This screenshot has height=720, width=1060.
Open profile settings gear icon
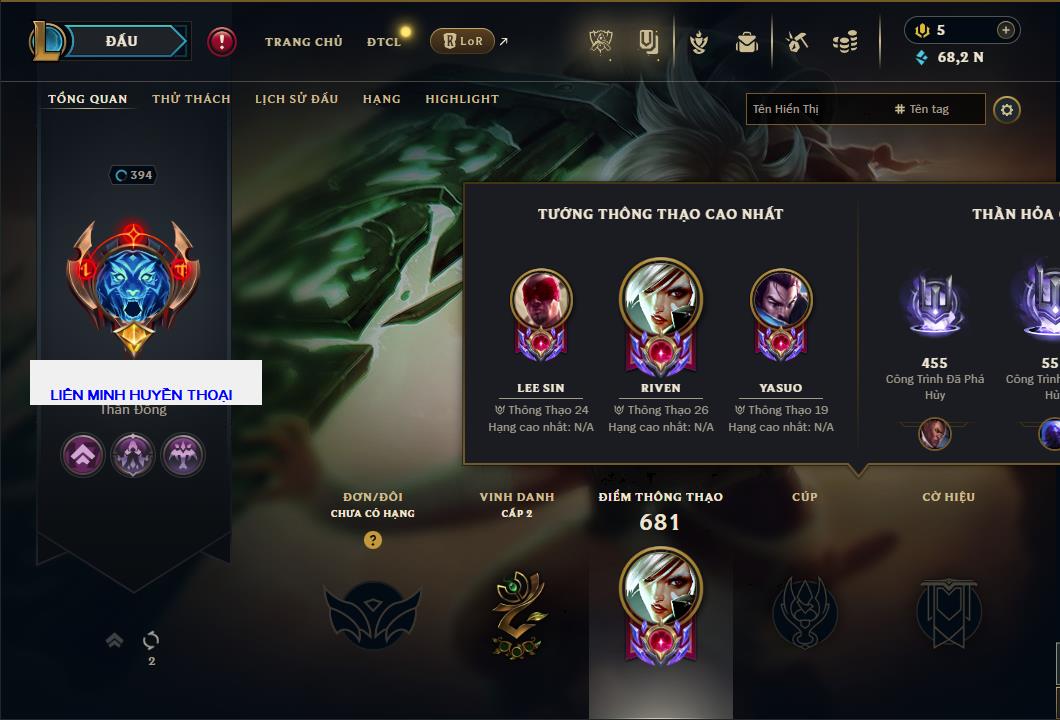pos(1007,109)
